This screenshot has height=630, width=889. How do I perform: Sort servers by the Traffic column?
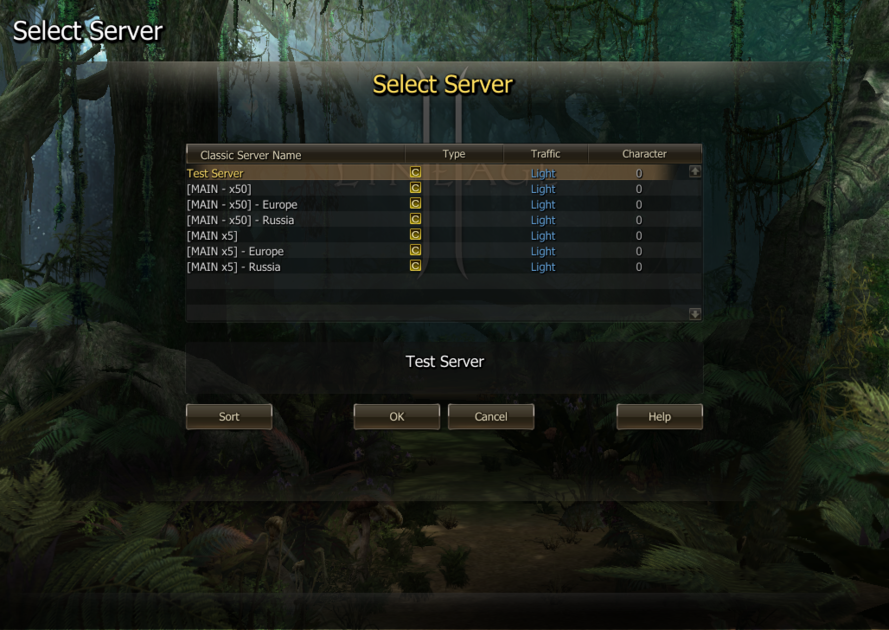pyautogui.click(x=545, y=154)
